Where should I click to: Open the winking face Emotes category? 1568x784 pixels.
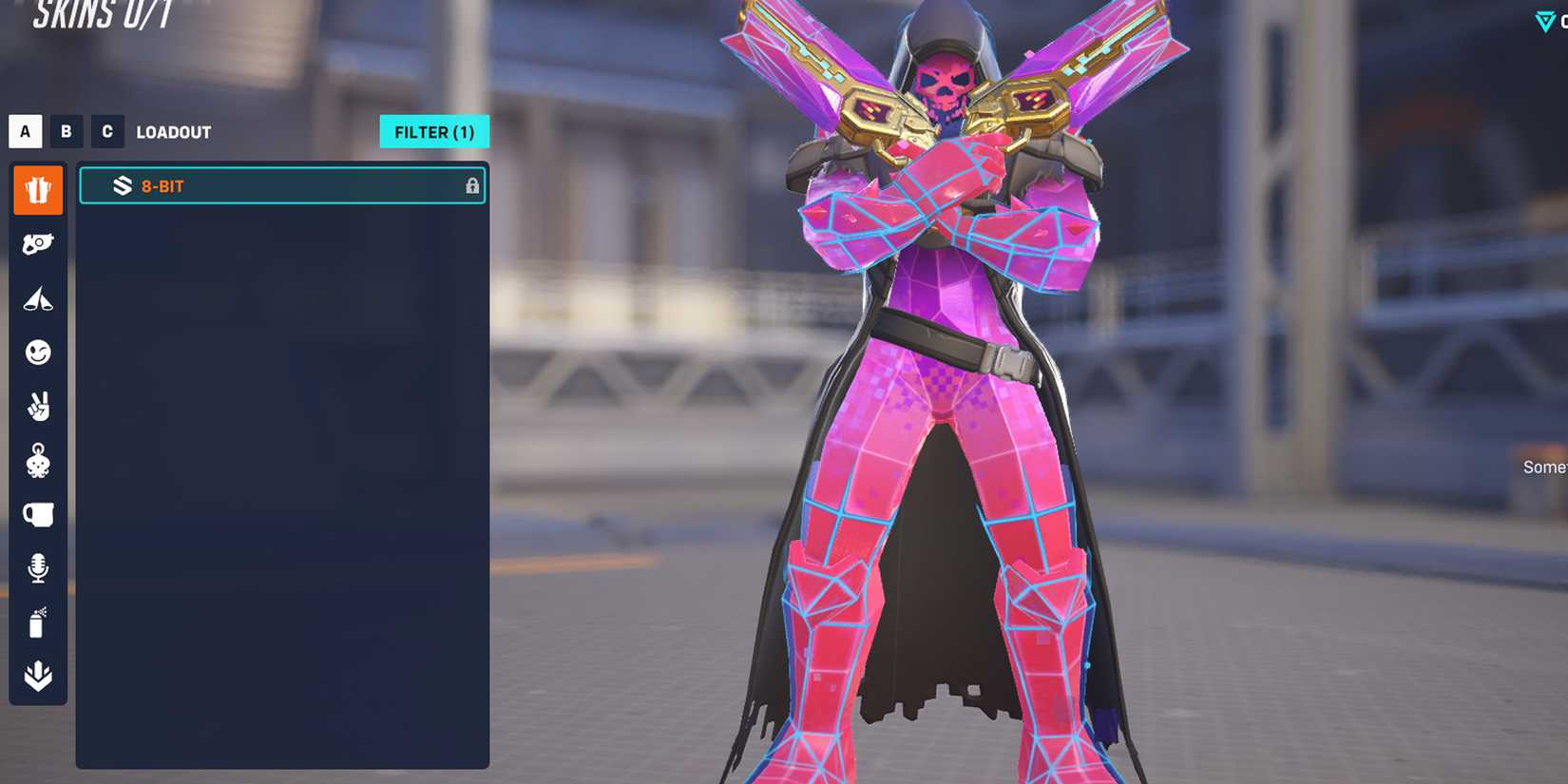tap(37, 353)
